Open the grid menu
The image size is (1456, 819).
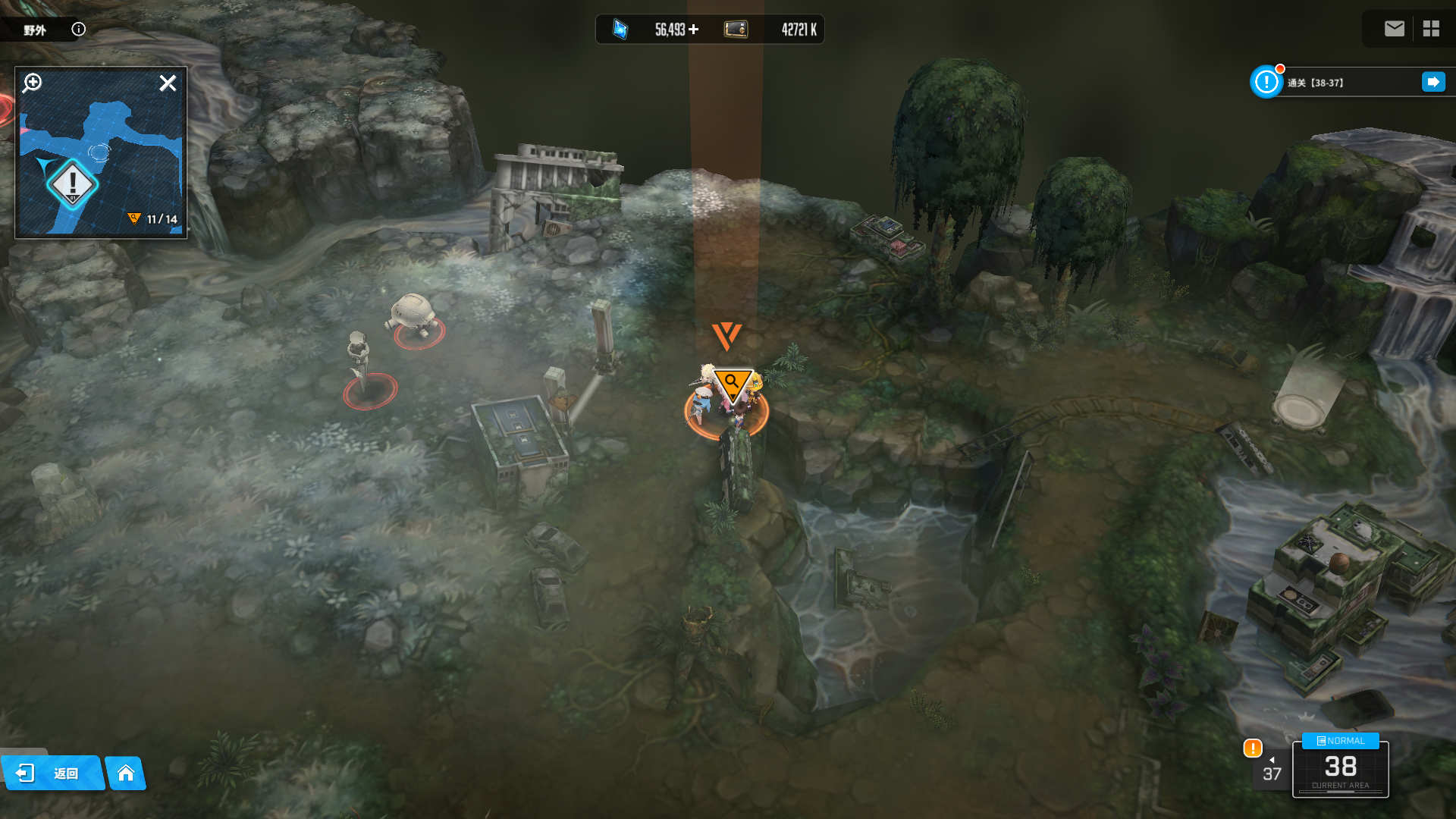[x=1431, y=29]
